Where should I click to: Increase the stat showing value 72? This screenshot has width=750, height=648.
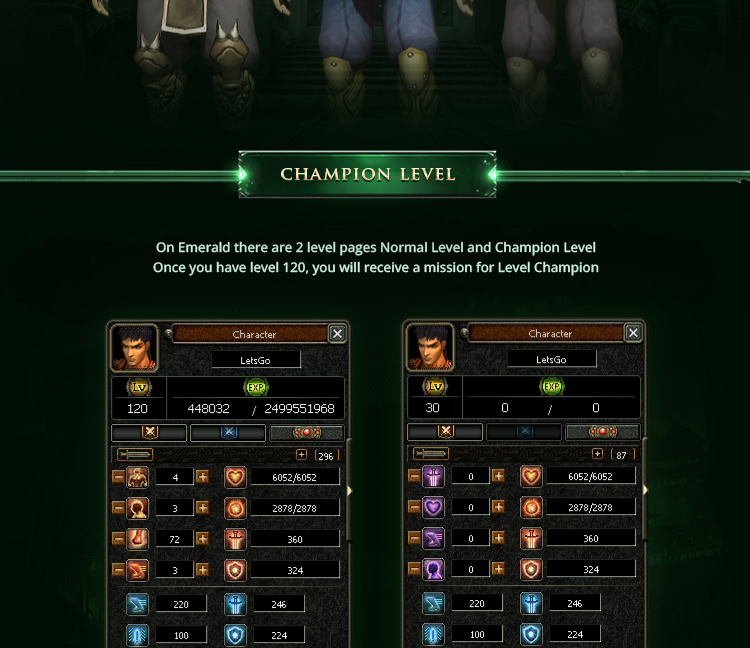[202, 539]
